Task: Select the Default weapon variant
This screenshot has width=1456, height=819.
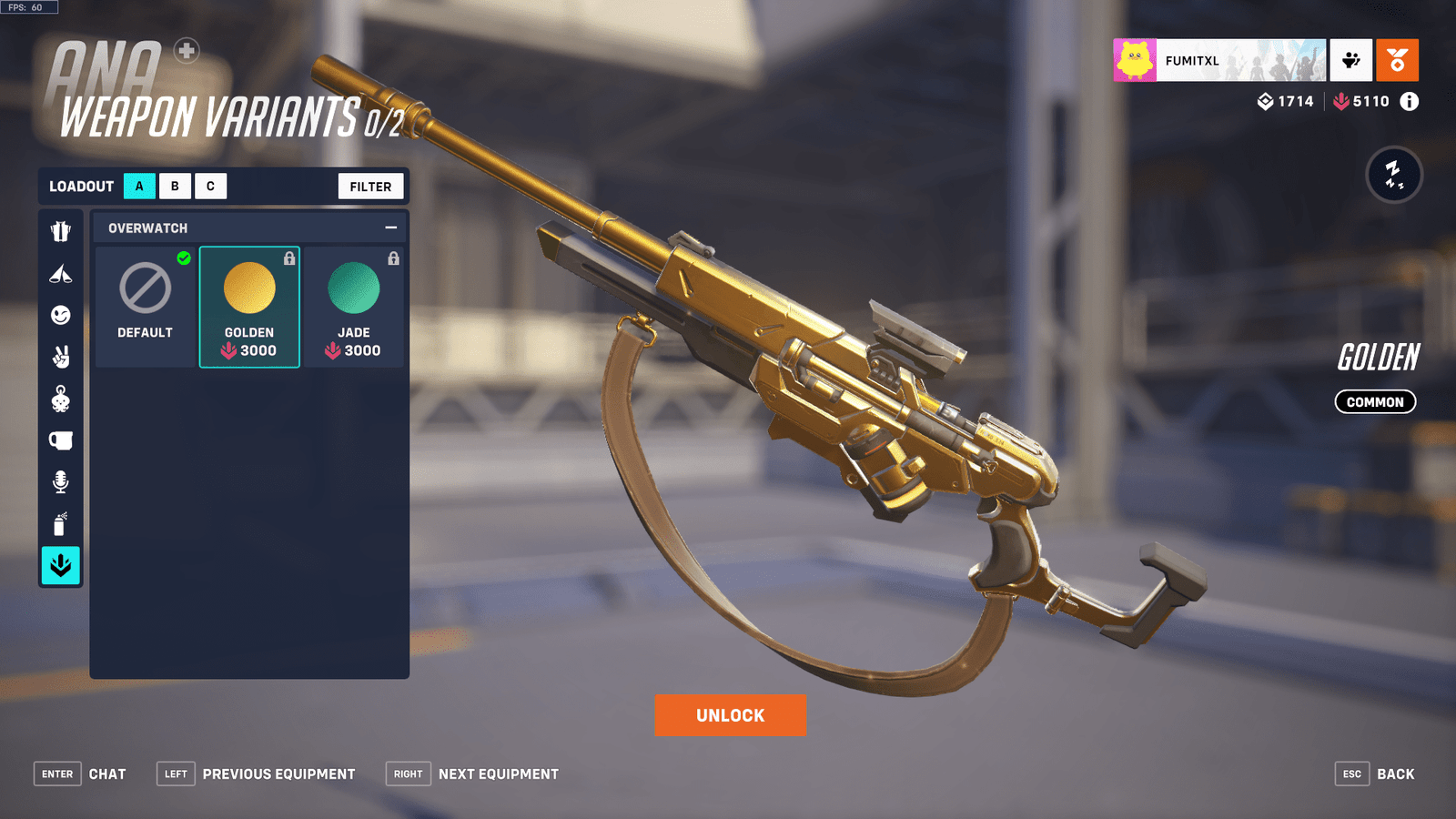Action: pyautogui.click(x=145, y=300)
